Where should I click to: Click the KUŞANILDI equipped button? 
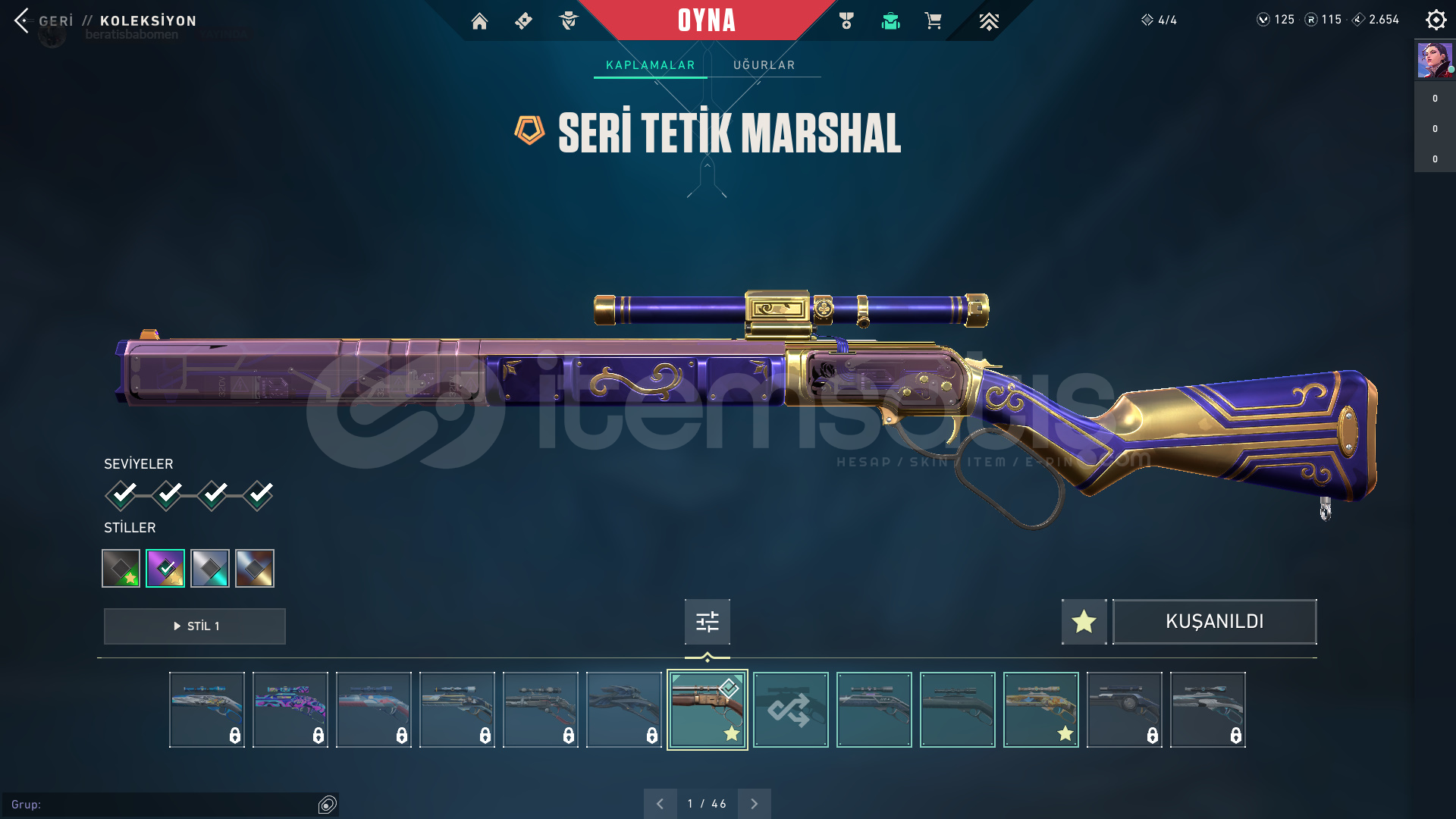click(1214, 622)
